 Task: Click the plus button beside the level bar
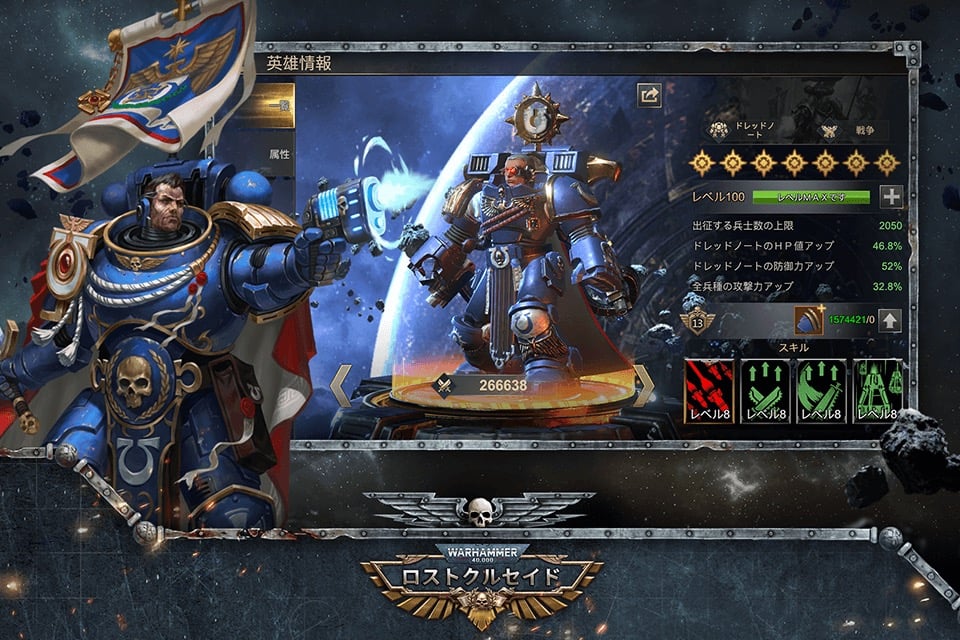coord(890,197)
